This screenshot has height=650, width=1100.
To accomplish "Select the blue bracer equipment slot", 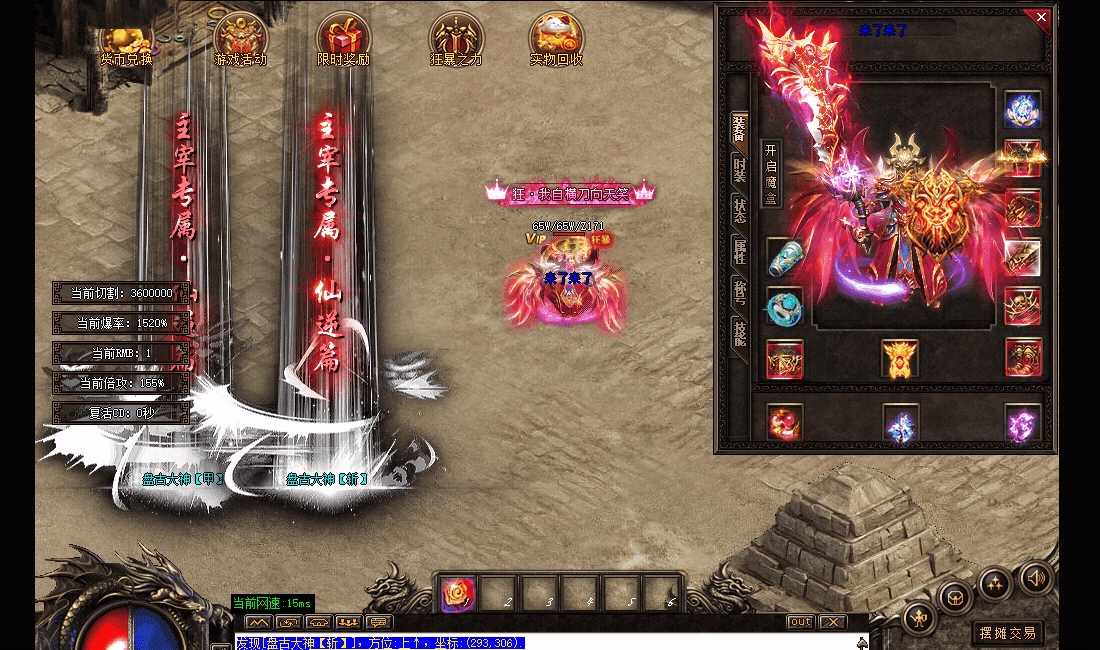I will click(785, 258).
